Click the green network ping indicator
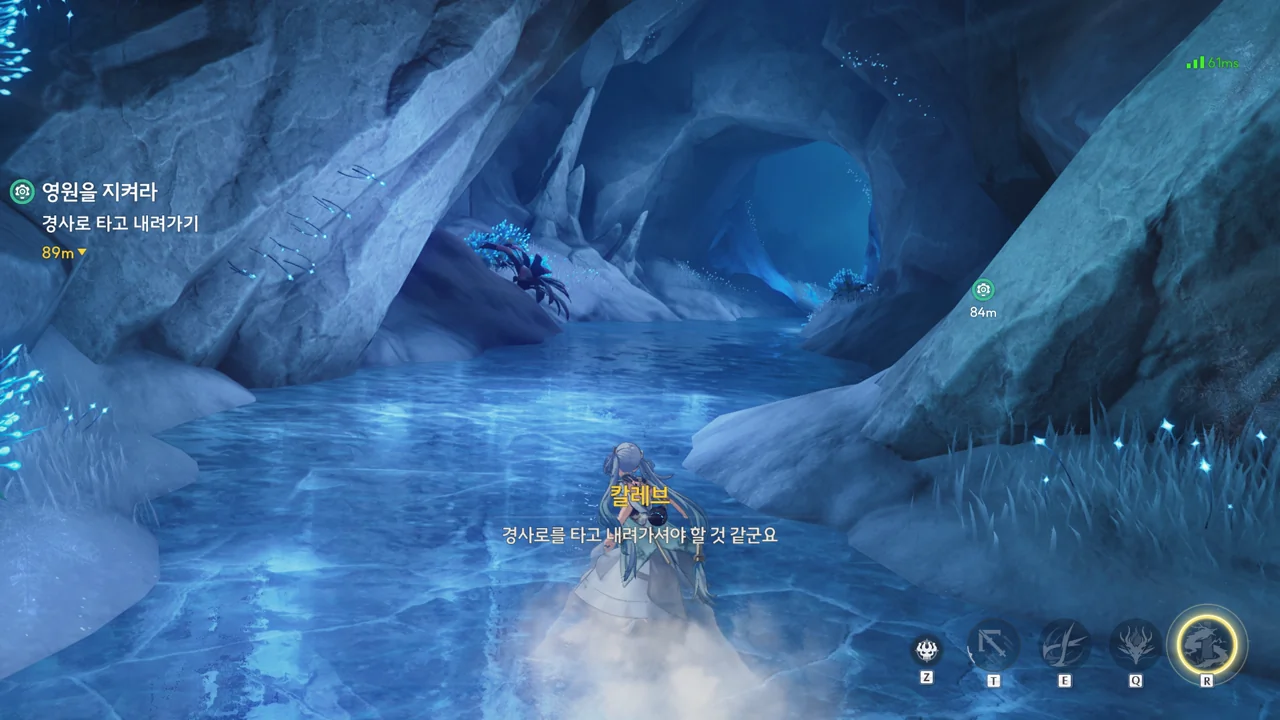 (1212, 63)
